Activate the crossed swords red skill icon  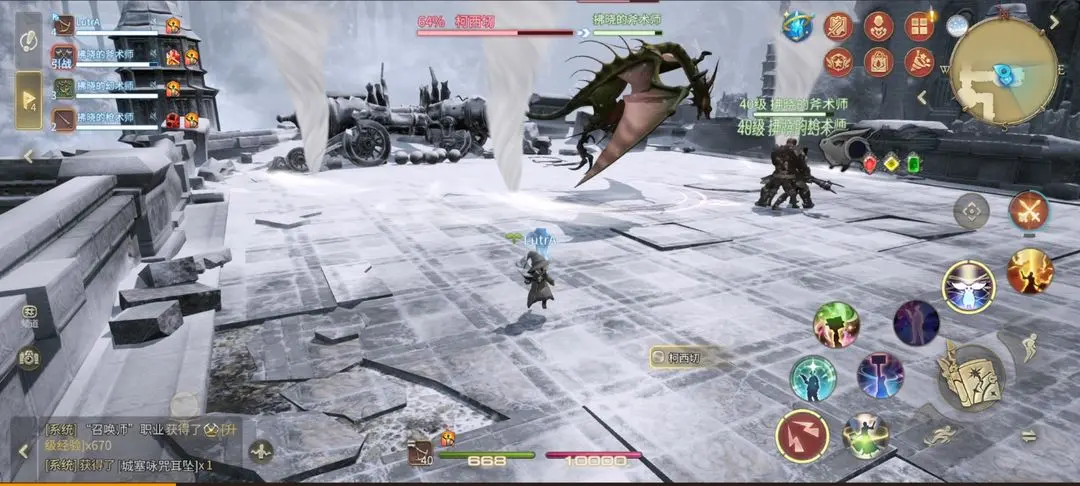pyautogui.click(x=1027, y=210)
